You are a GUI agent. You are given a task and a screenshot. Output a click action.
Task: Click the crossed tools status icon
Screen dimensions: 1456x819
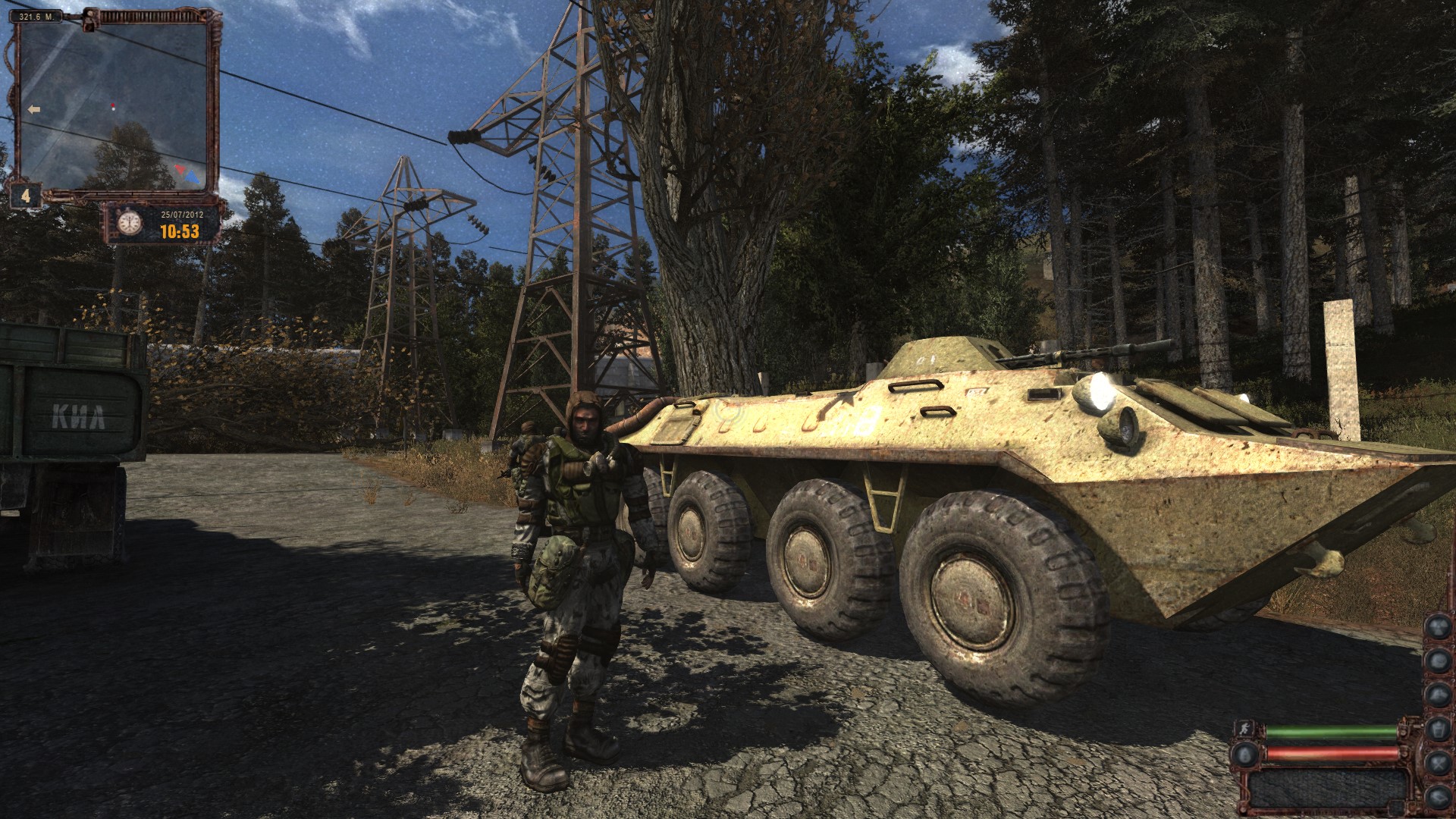tap(1439, 764)
